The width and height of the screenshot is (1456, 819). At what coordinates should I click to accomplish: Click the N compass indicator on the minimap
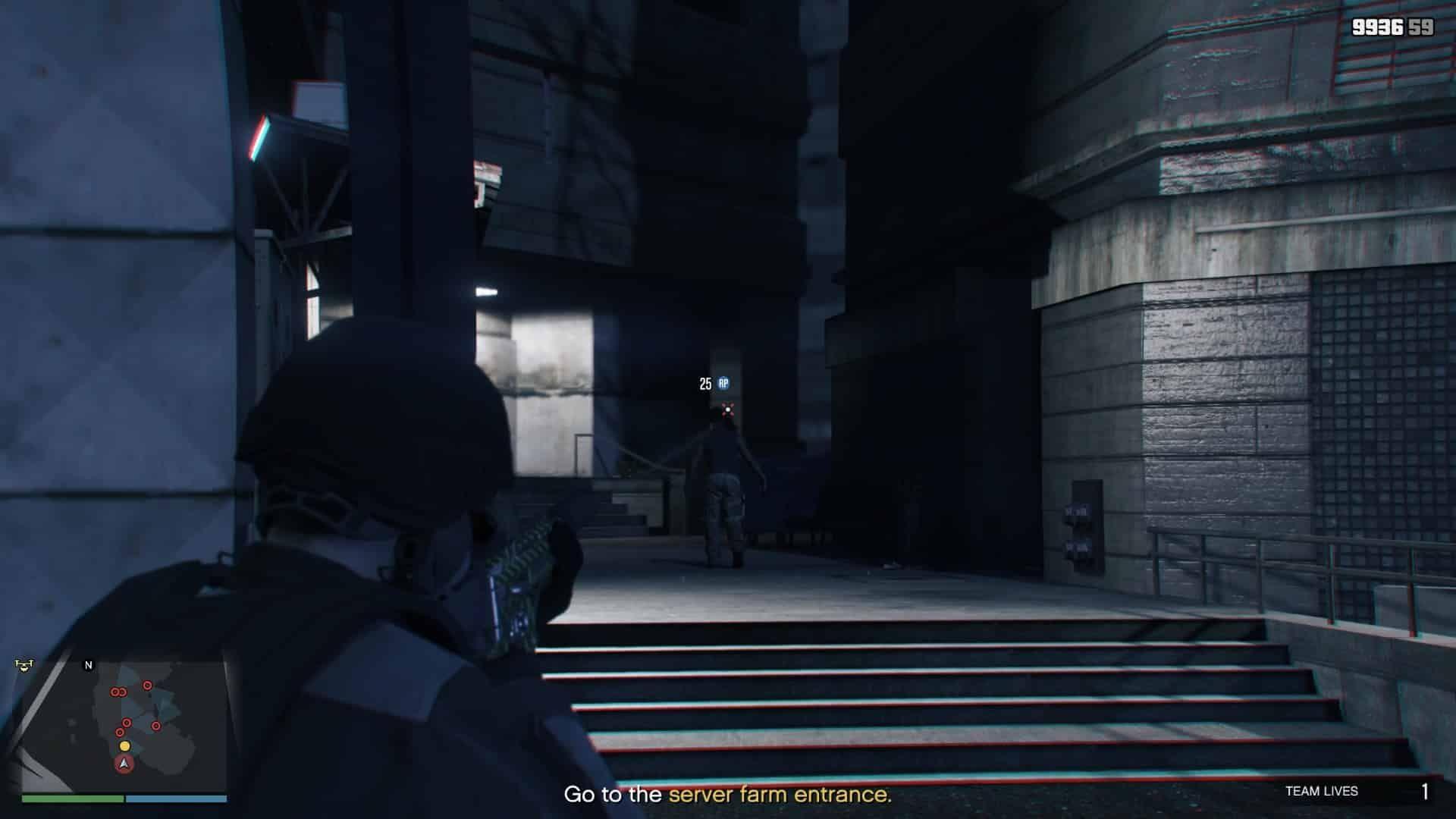88,665
